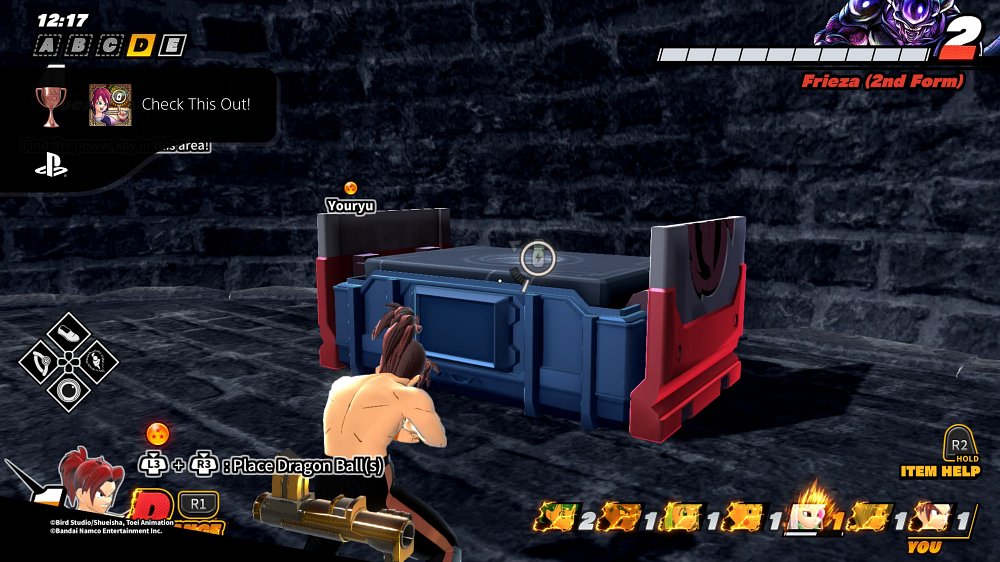Screen dimensions: 1000x562
Task: Click the PlayStation logo on the notification
Action: (x=51, y=167)
